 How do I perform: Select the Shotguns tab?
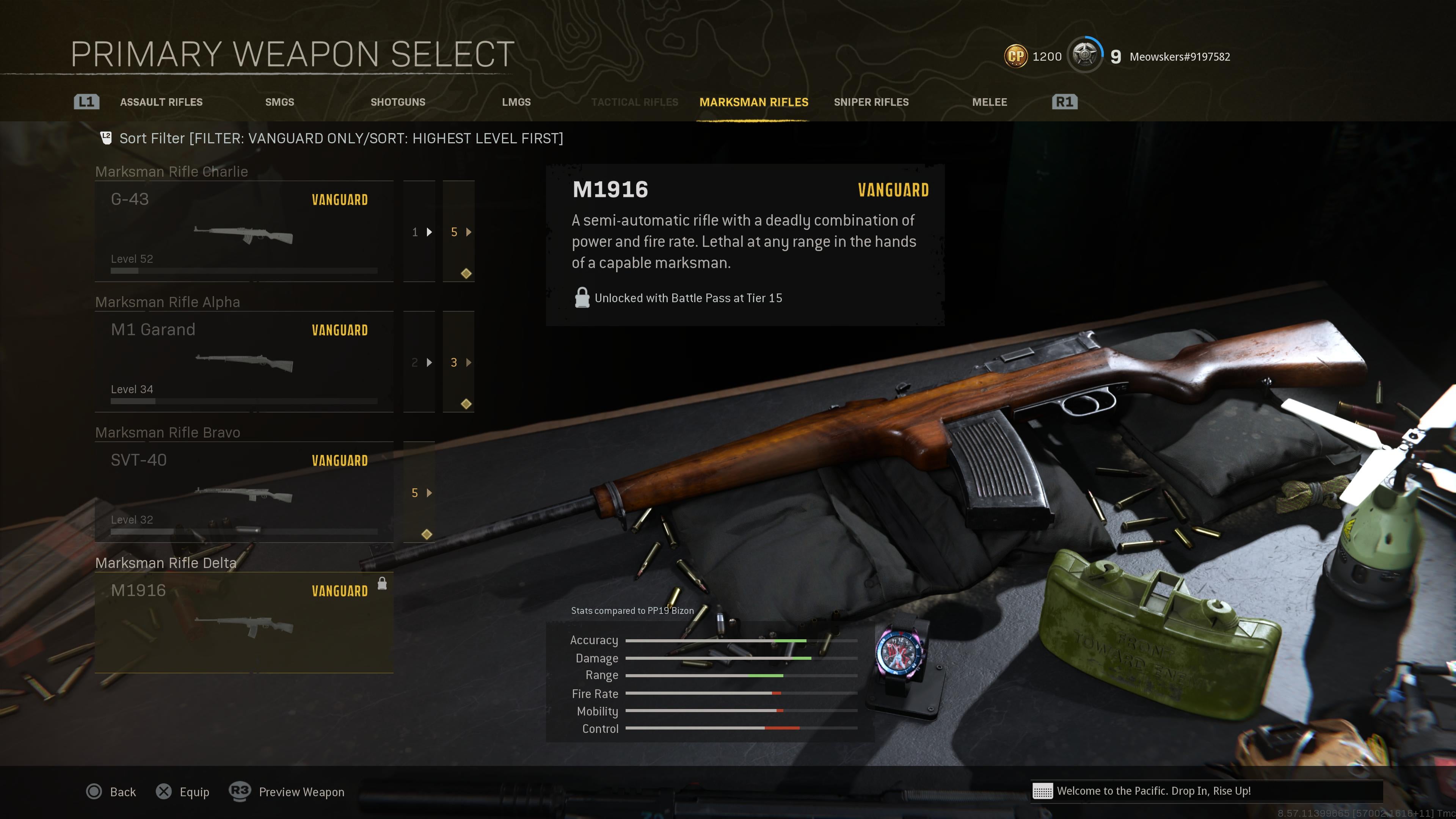pyautogui.click(x=397, y=102)
